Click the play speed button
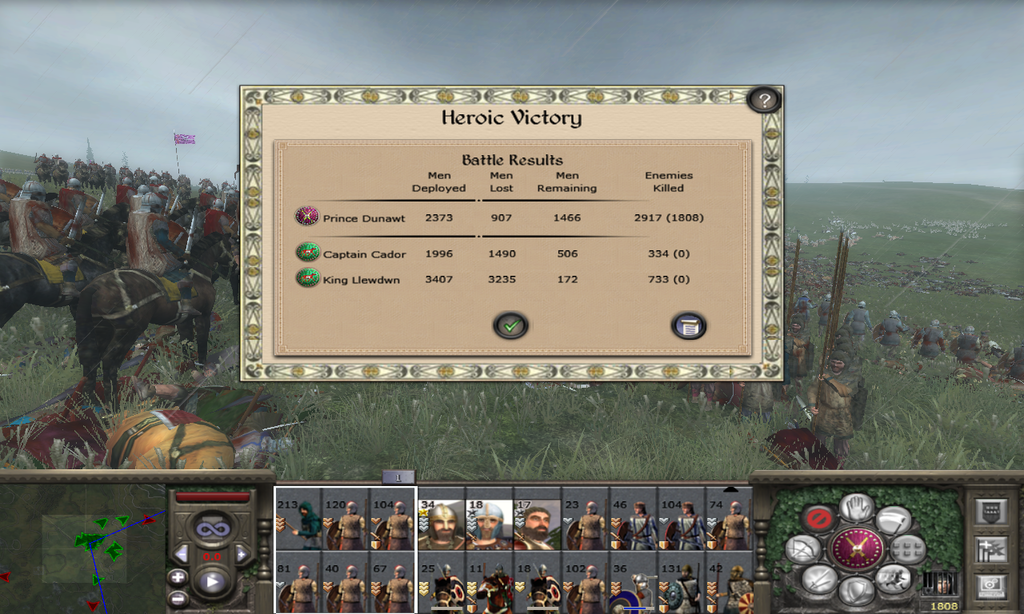 tap(212, 580)
